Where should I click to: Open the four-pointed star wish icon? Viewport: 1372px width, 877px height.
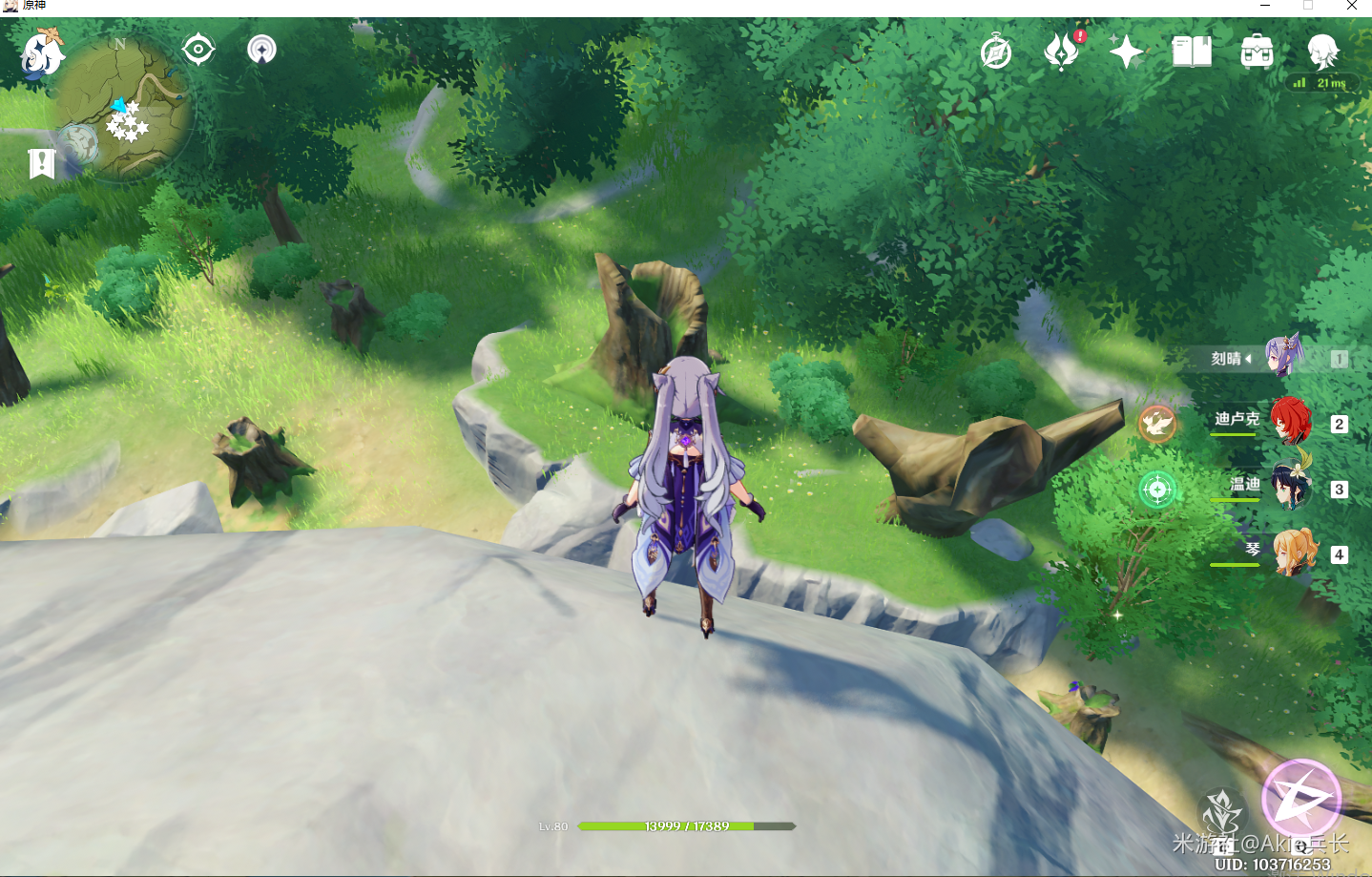tap(1126, 52)
